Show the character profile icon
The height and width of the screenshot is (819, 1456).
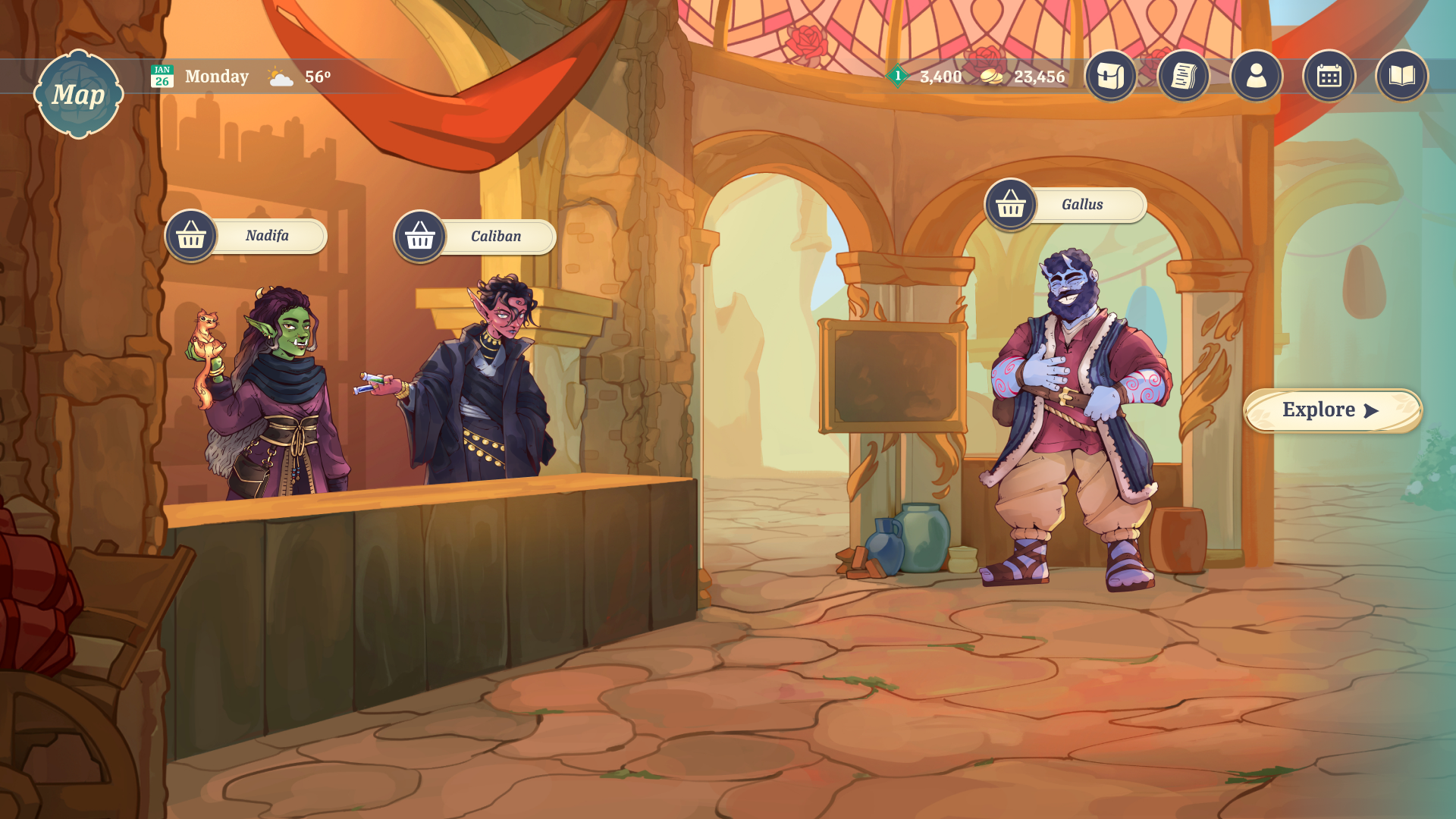(x=1256, y=76)
